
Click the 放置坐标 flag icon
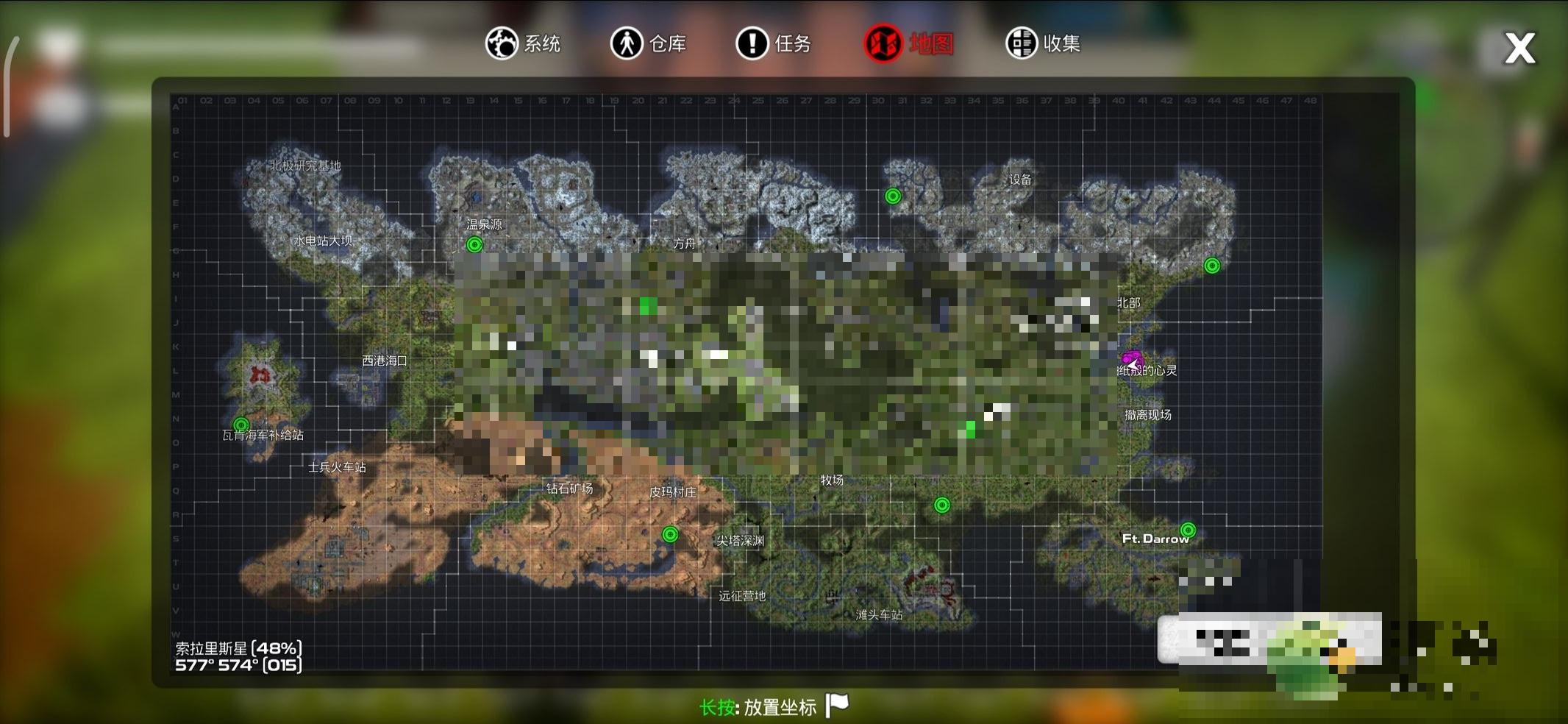837,705
